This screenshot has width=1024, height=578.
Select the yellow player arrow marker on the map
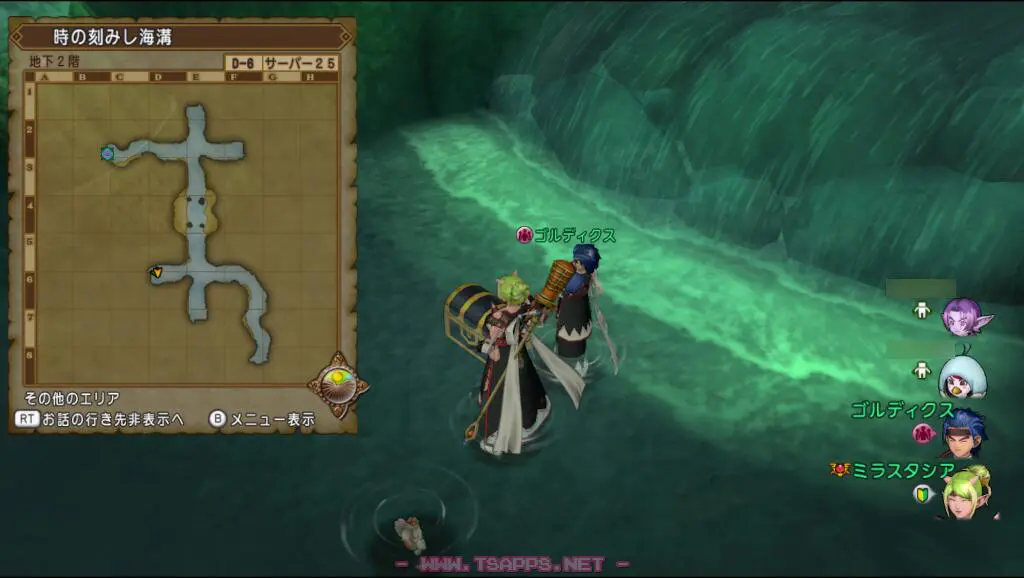click(156, 272)
